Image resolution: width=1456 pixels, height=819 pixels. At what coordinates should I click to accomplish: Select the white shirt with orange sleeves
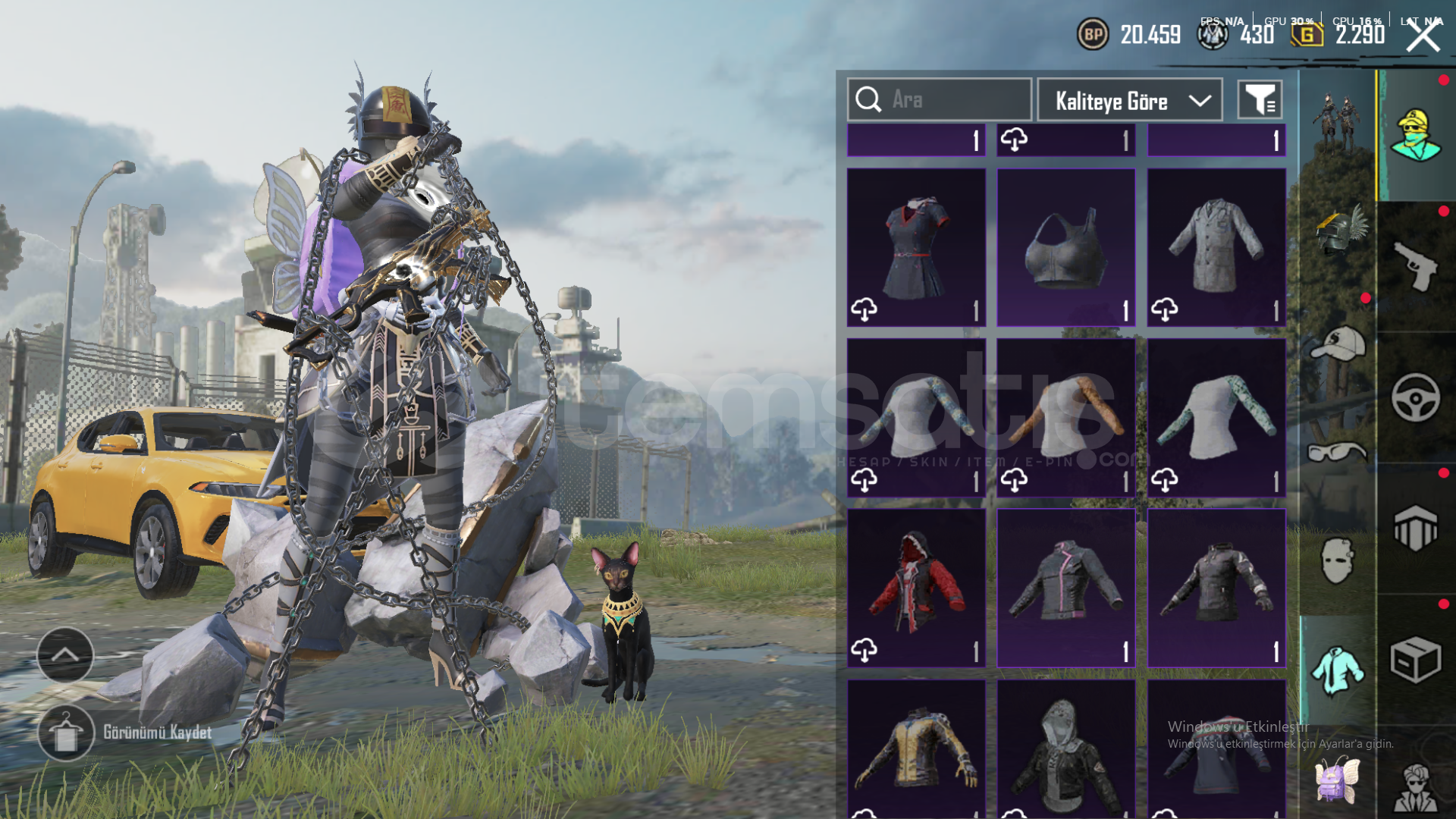pos(1065,418)
